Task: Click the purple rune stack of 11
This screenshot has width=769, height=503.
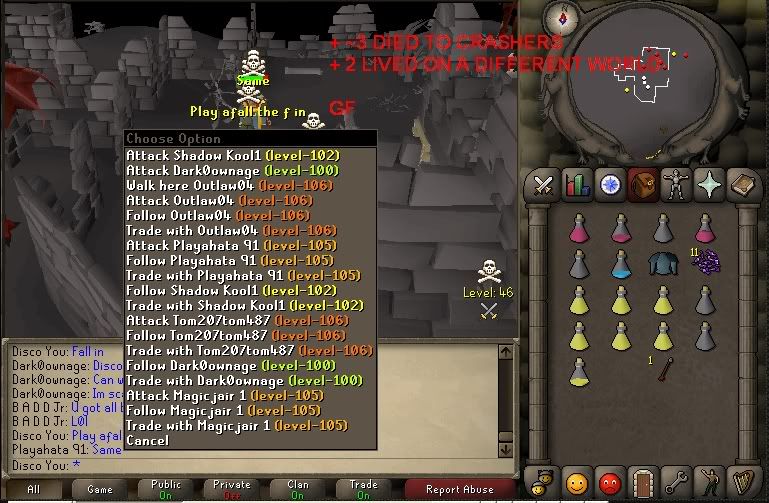Action: pos(705,262)
